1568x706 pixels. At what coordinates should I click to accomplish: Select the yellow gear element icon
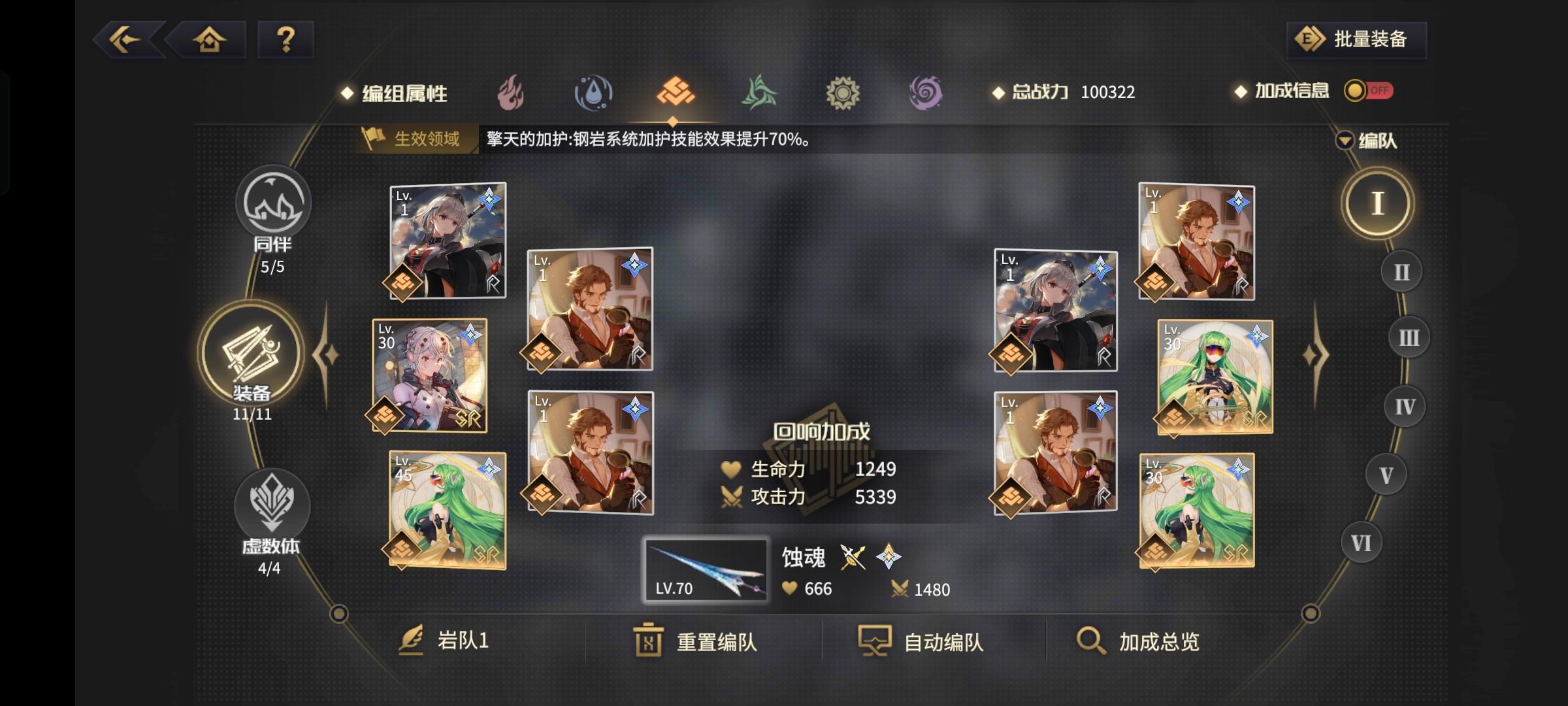[843, 93]
